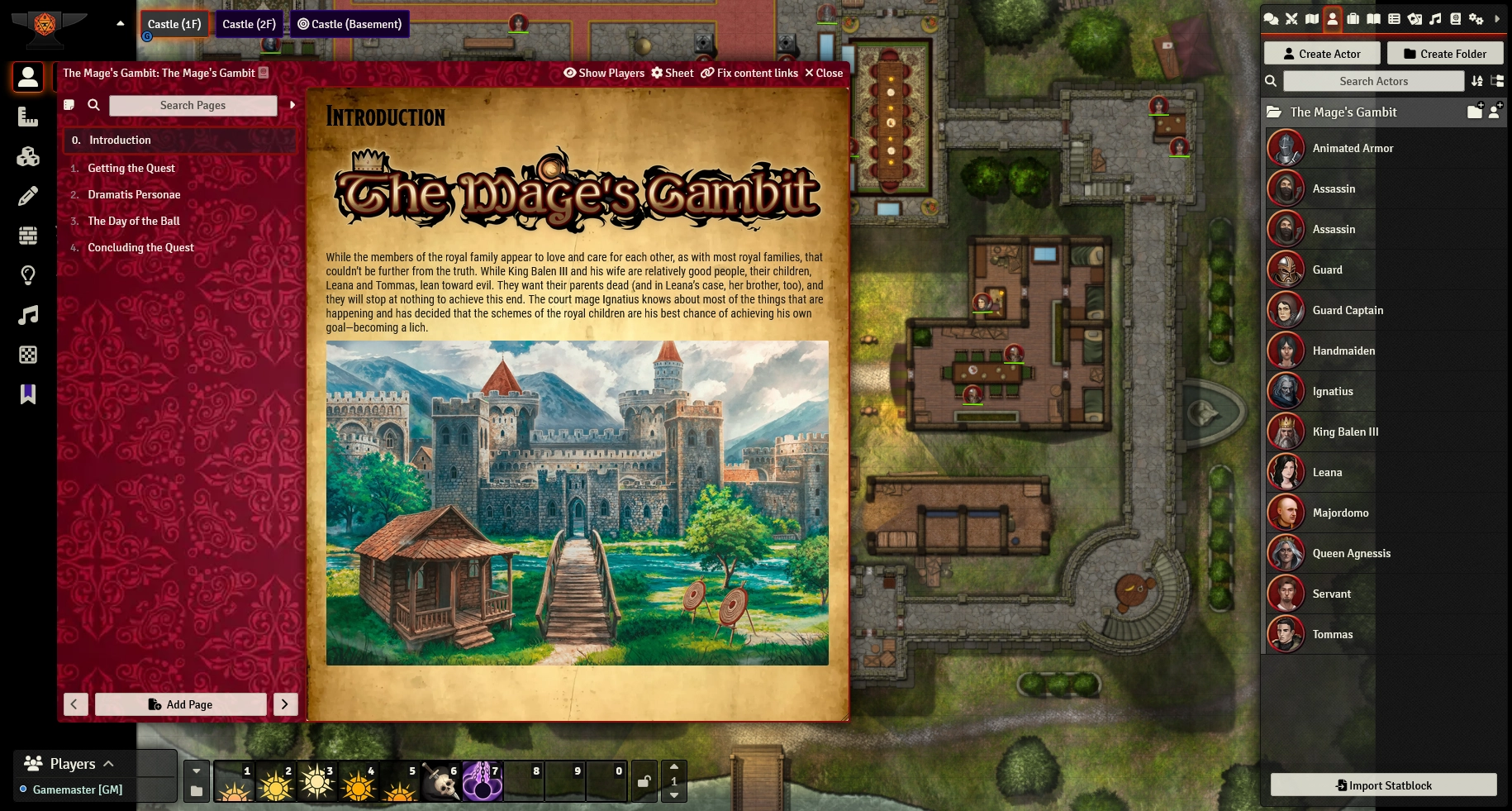Open Concluding the Quest page
The image size is (1512, 811).
pyautogui.click(x=140, y=247)
